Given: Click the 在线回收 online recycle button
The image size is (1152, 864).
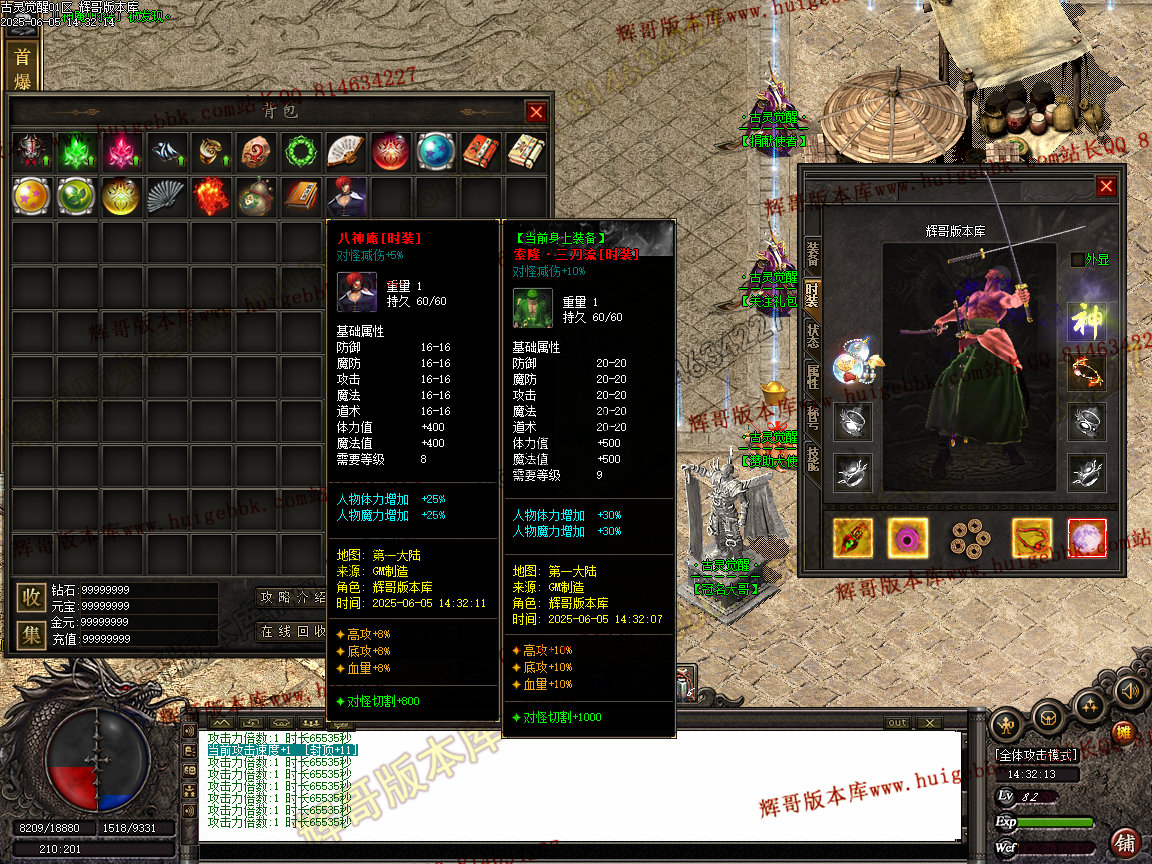Looking at the screenshot, I should pos(292,631).
